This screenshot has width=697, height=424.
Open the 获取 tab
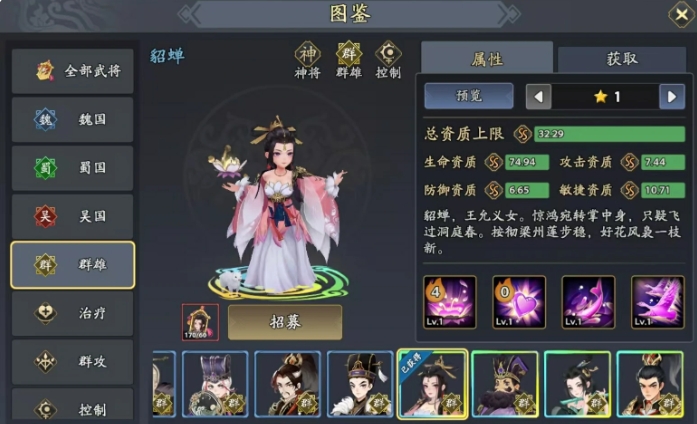621,59
